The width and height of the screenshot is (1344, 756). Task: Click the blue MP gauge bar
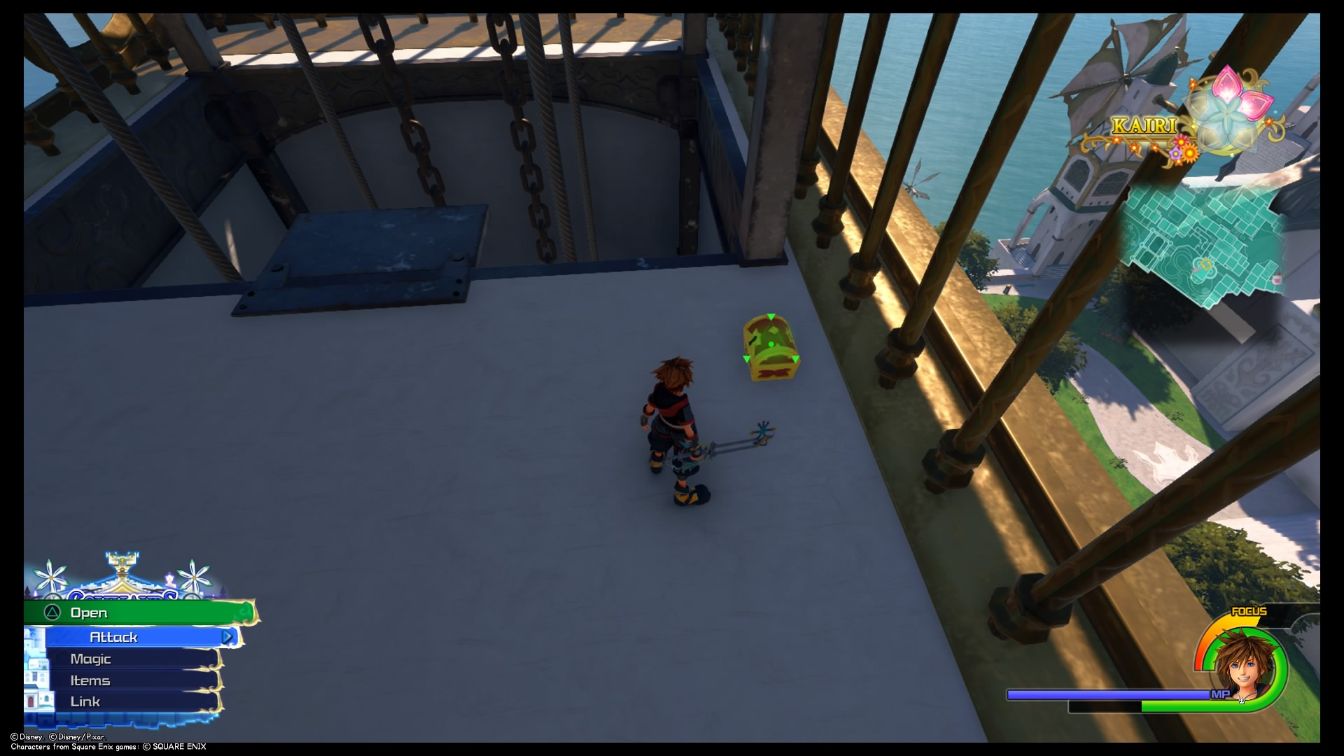[x=1110, y=693]
